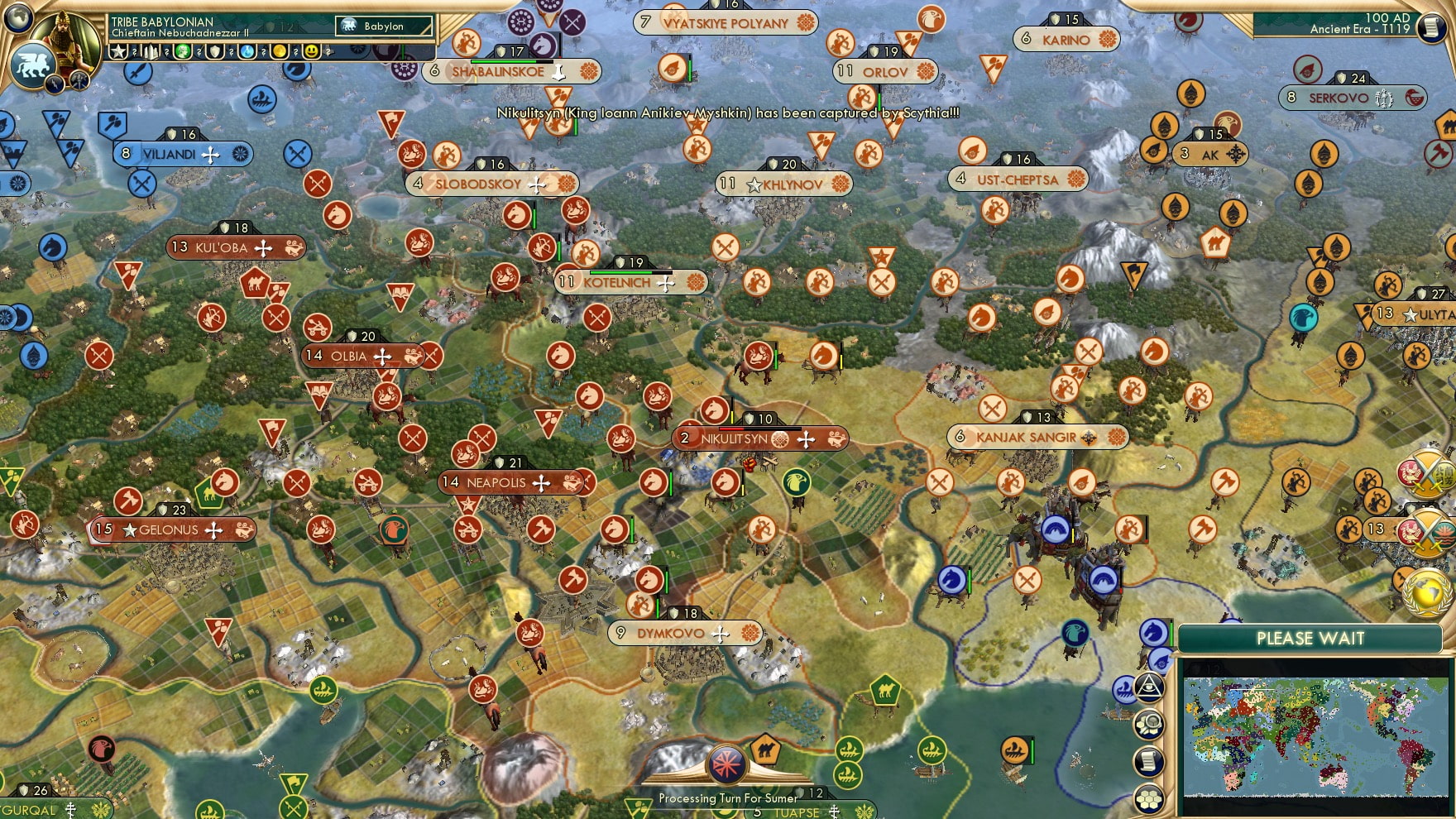This screenshot has height=819, width=1456.
Task: Open the hex magnifier map options
Action: pos(1150,725)
